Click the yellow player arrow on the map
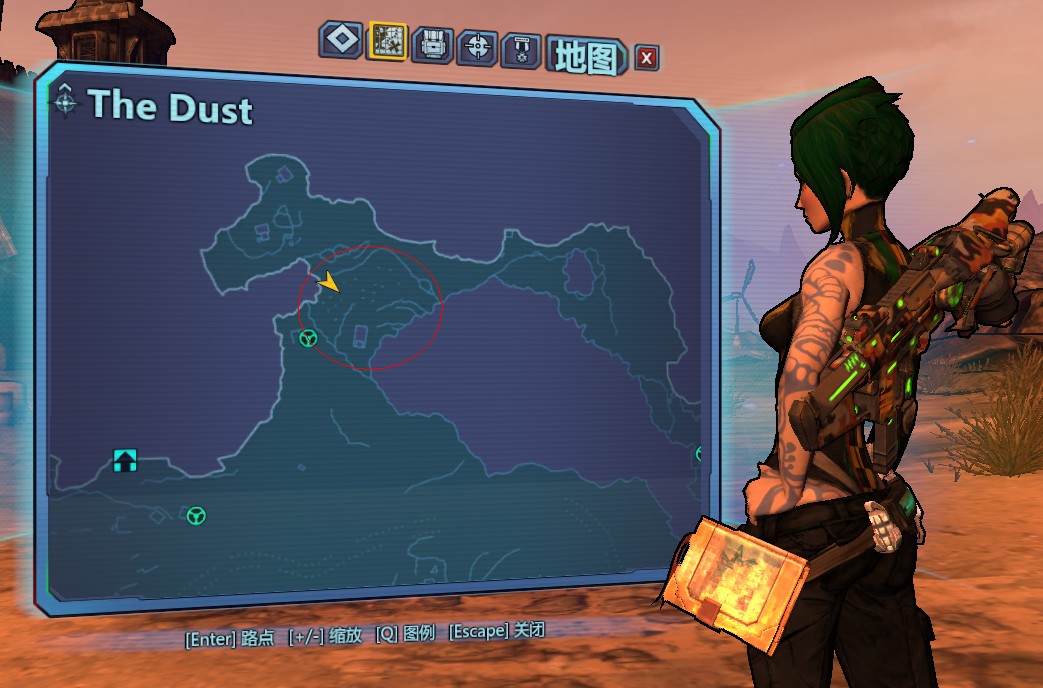 [x=329, y=283]
